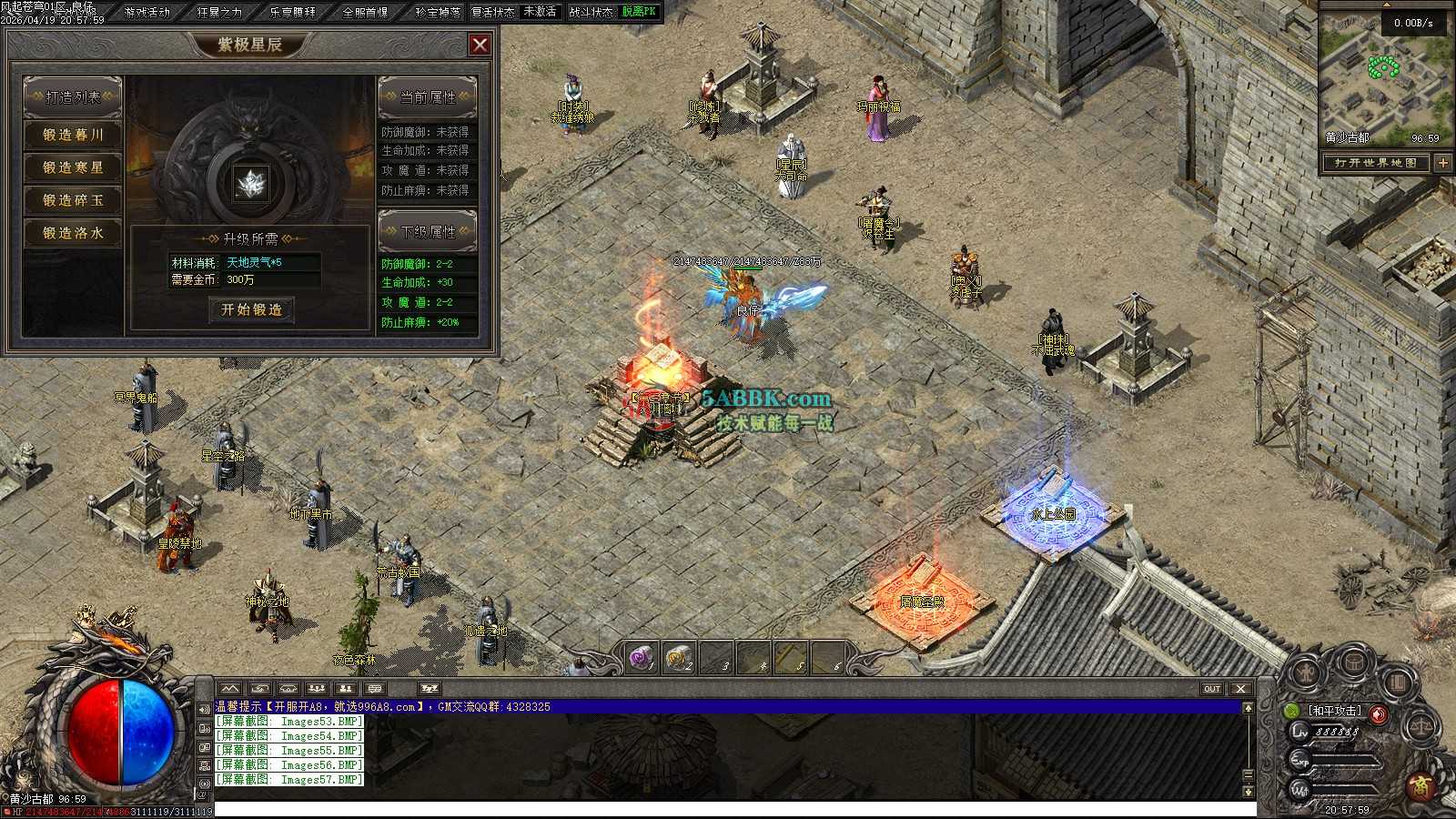
Task: Open the 游戏活动 menu
Action: coord(147,12)
